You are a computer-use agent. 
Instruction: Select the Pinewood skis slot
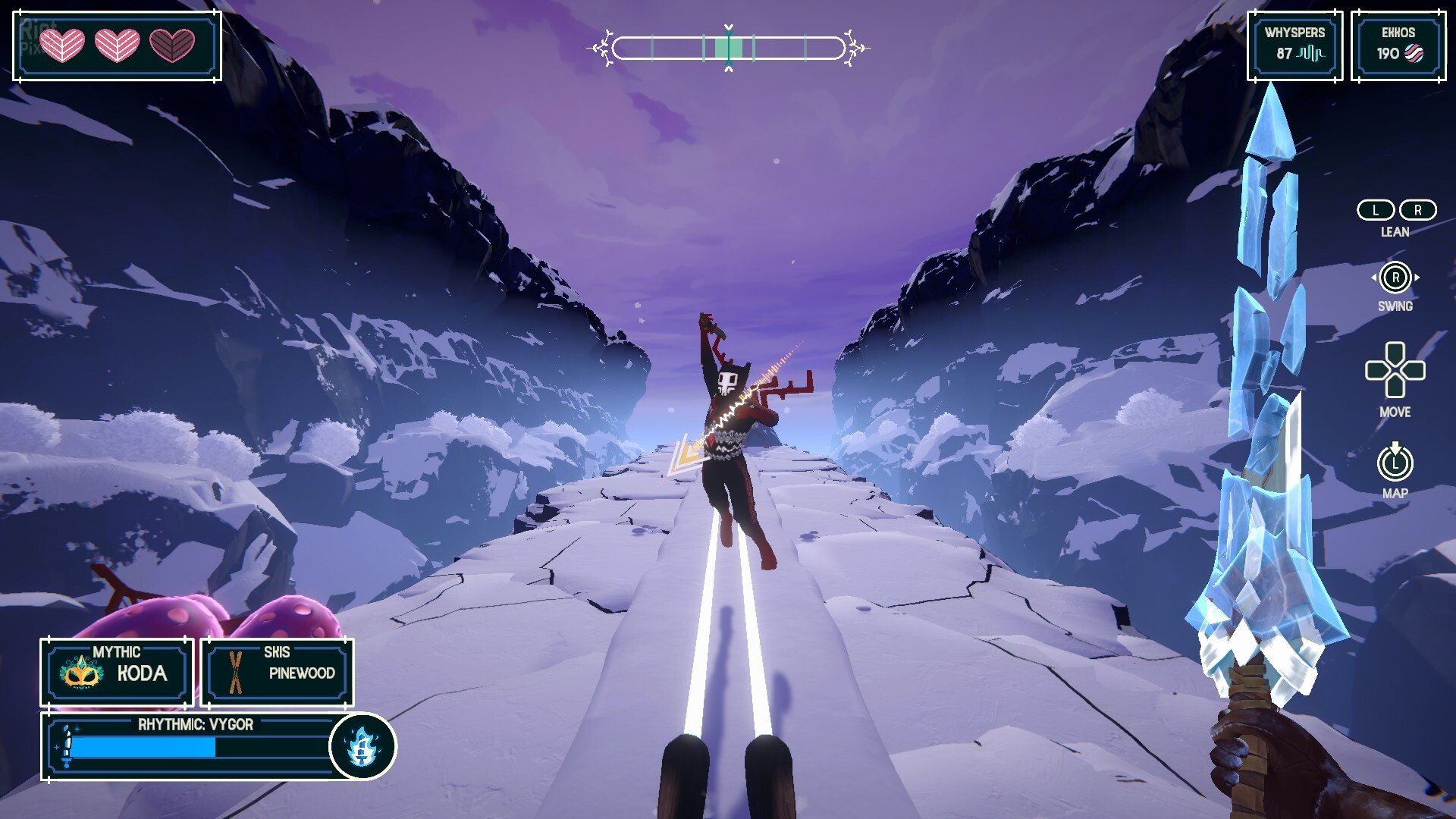(x=277, y=672)
